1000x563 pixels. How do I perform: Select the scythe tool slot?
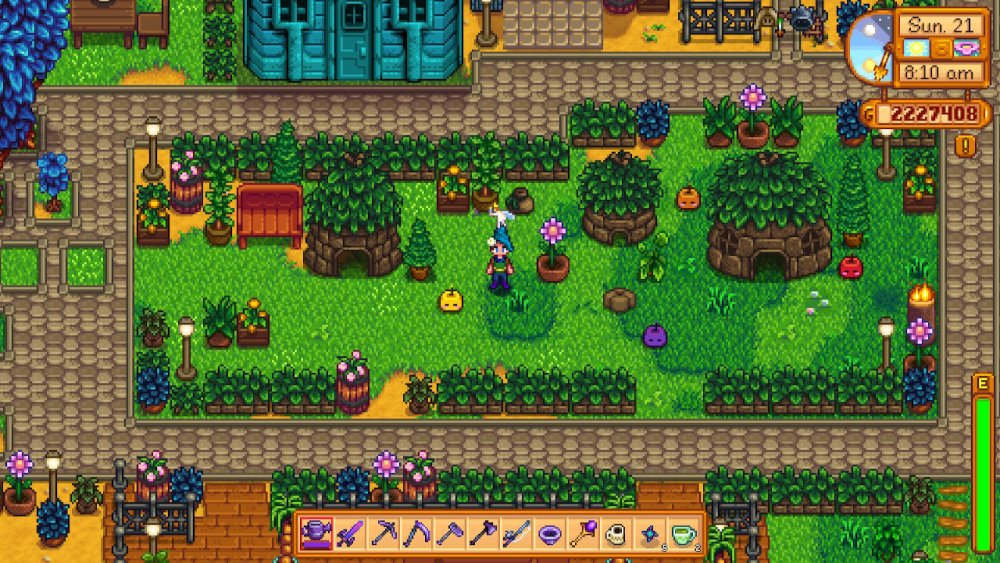pyautogui.click(x=417, y=533)
